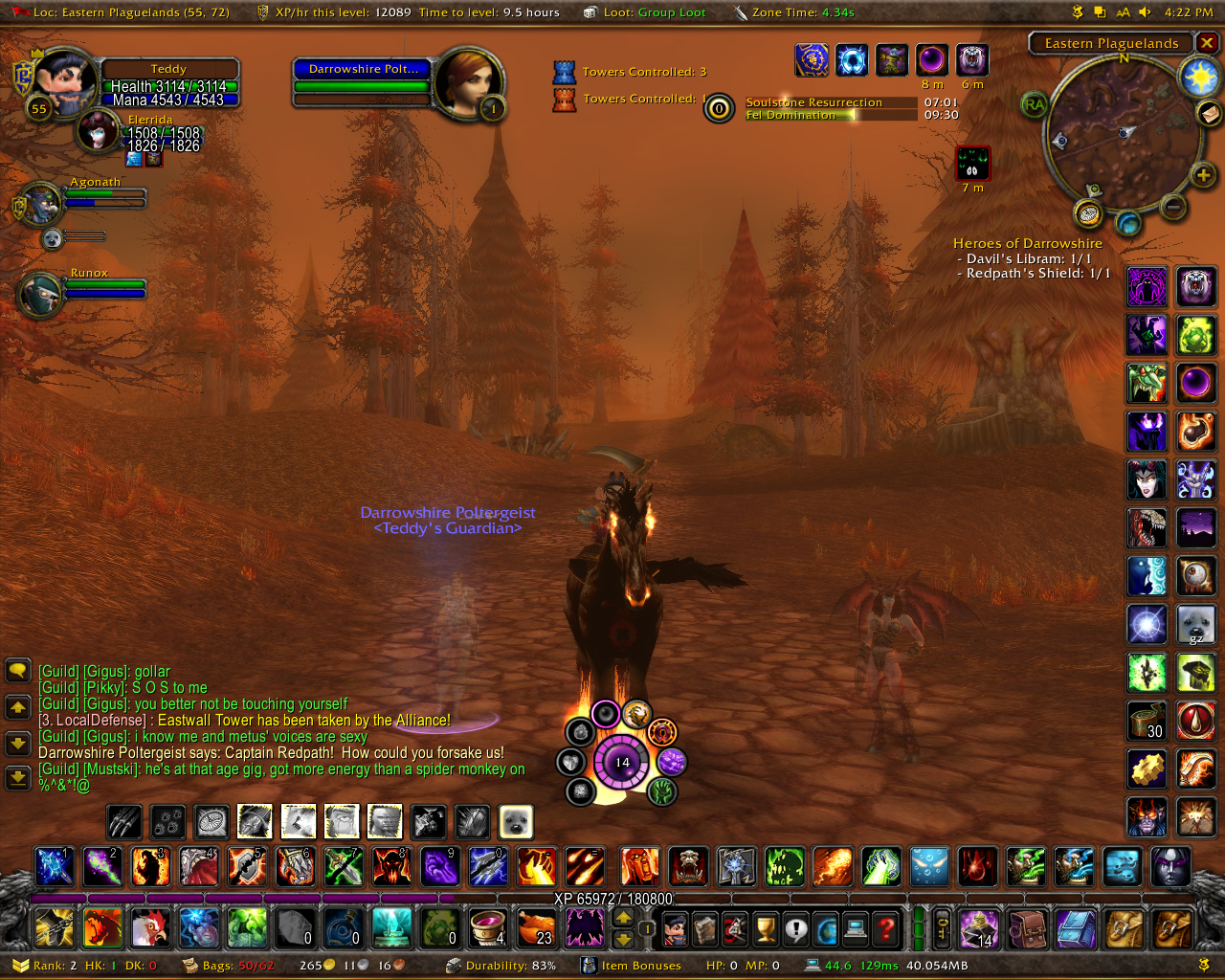Open the help red question mark button
The width and height of the screenshot is (1225, 980).
[x=886, y=927]
